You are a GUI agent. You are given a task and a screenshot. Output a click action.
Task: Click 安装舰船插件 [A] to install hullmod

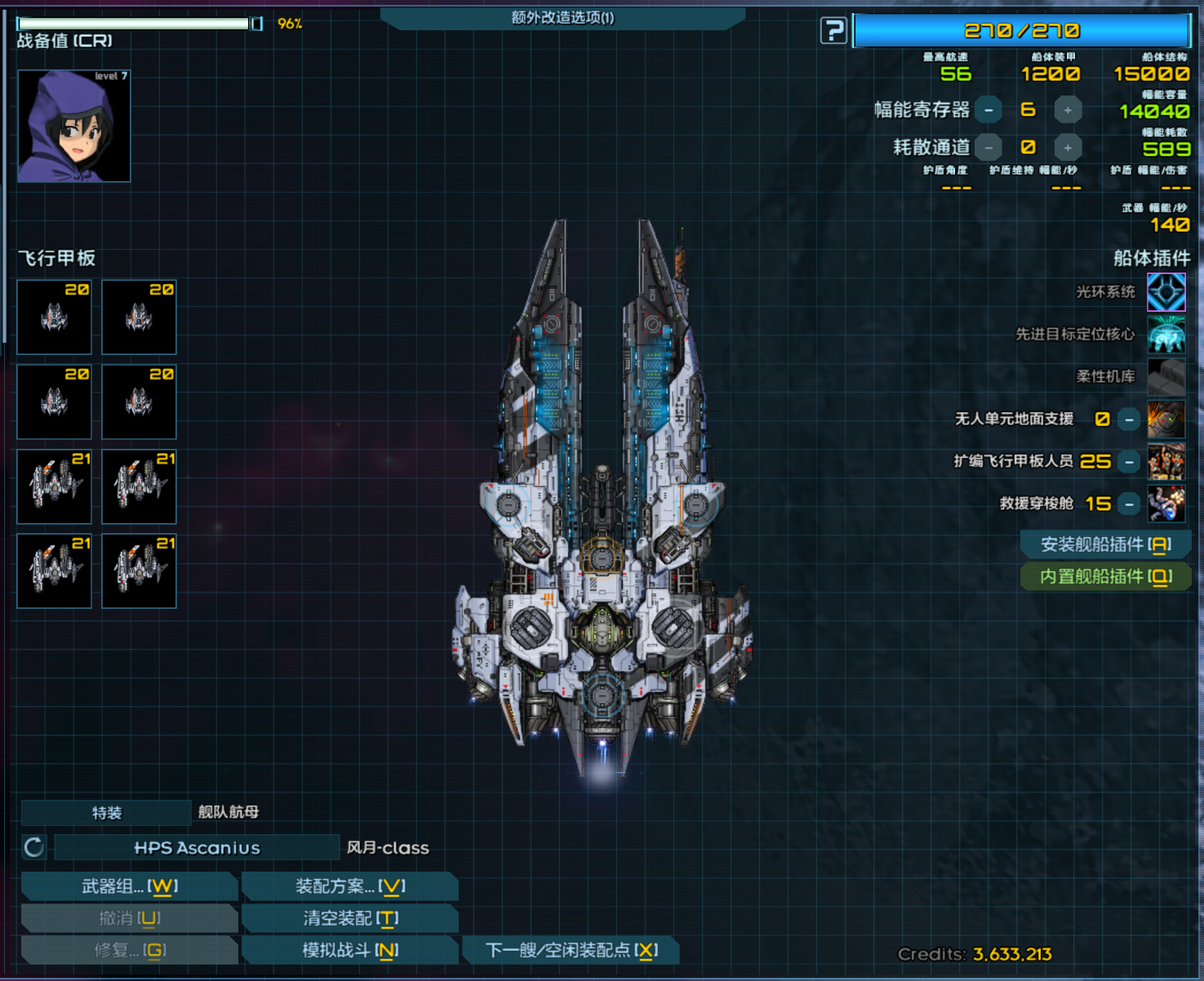(x=1105, y=544)
